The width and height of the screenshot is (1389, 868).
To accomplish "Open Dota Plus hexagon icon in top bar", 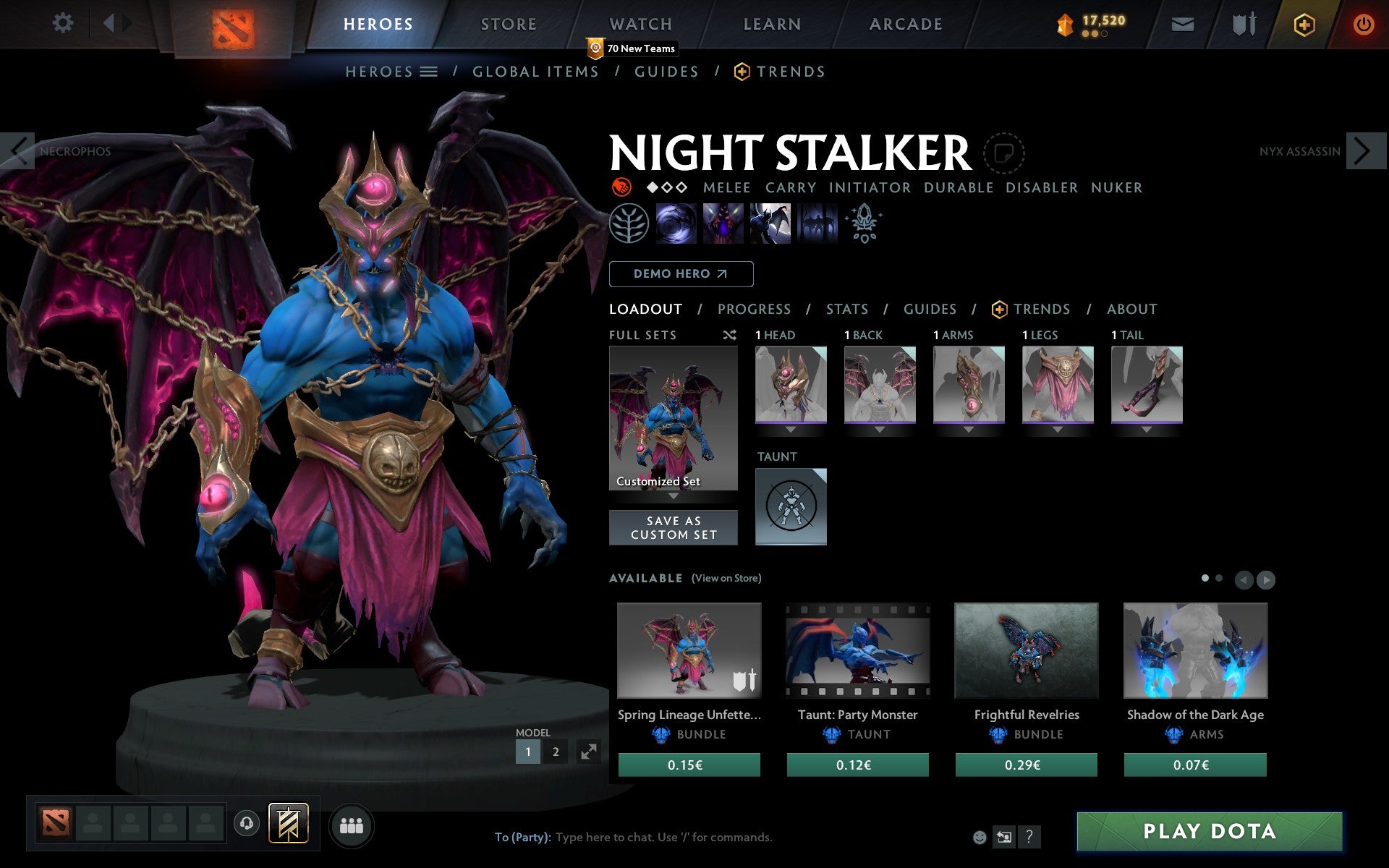I will pos(1304,24).
